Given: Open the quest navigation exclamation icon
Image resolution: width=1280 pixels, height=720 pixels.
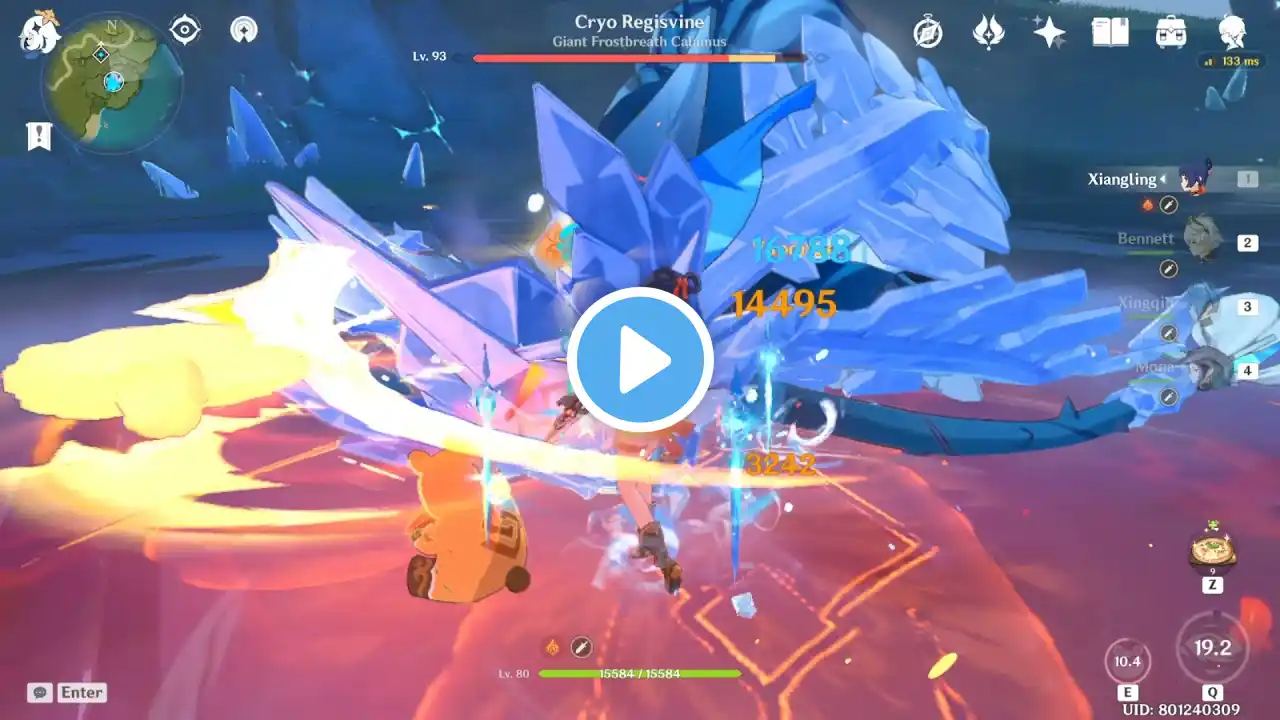Looking at the screenshot, I should coord(39,137).
